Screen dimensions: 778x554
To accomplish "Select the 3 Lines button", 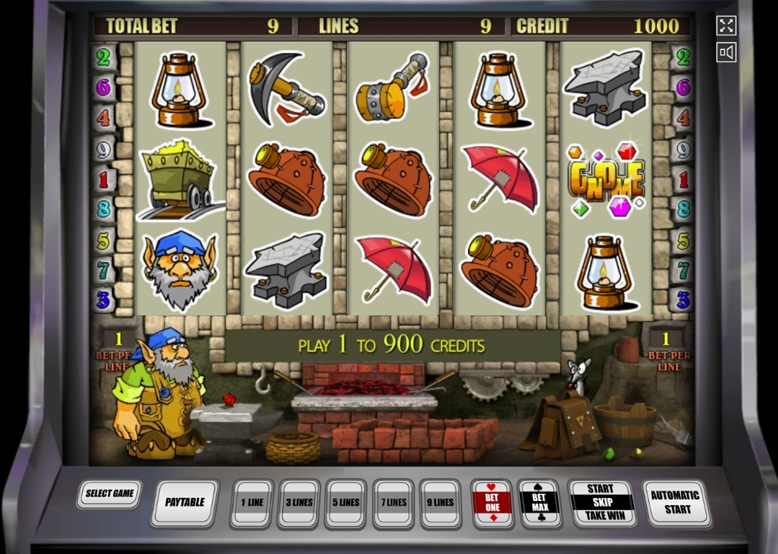I will [299, 502].
